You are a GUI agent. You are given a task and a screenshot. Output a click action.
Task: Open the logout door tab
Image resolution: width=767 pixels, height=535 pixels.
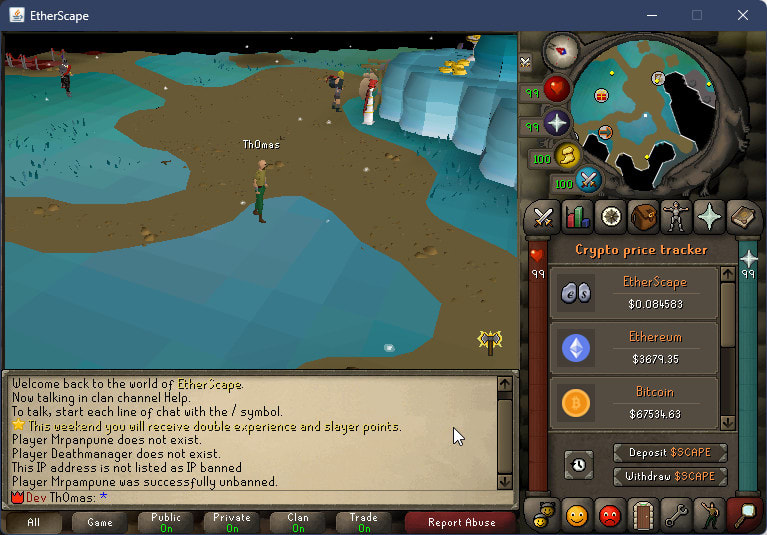pyautogui.click(x=643, y=515)
